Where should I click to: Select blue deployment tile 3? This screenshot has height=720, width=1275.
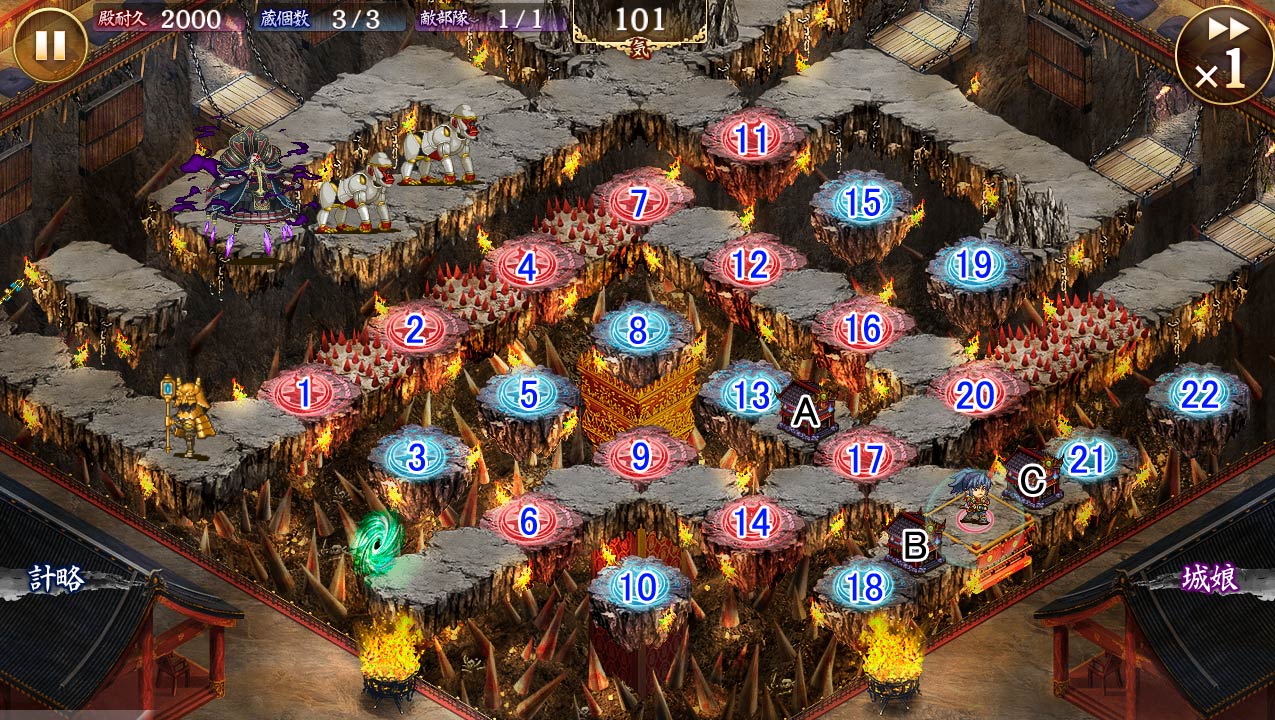point(416,459)
